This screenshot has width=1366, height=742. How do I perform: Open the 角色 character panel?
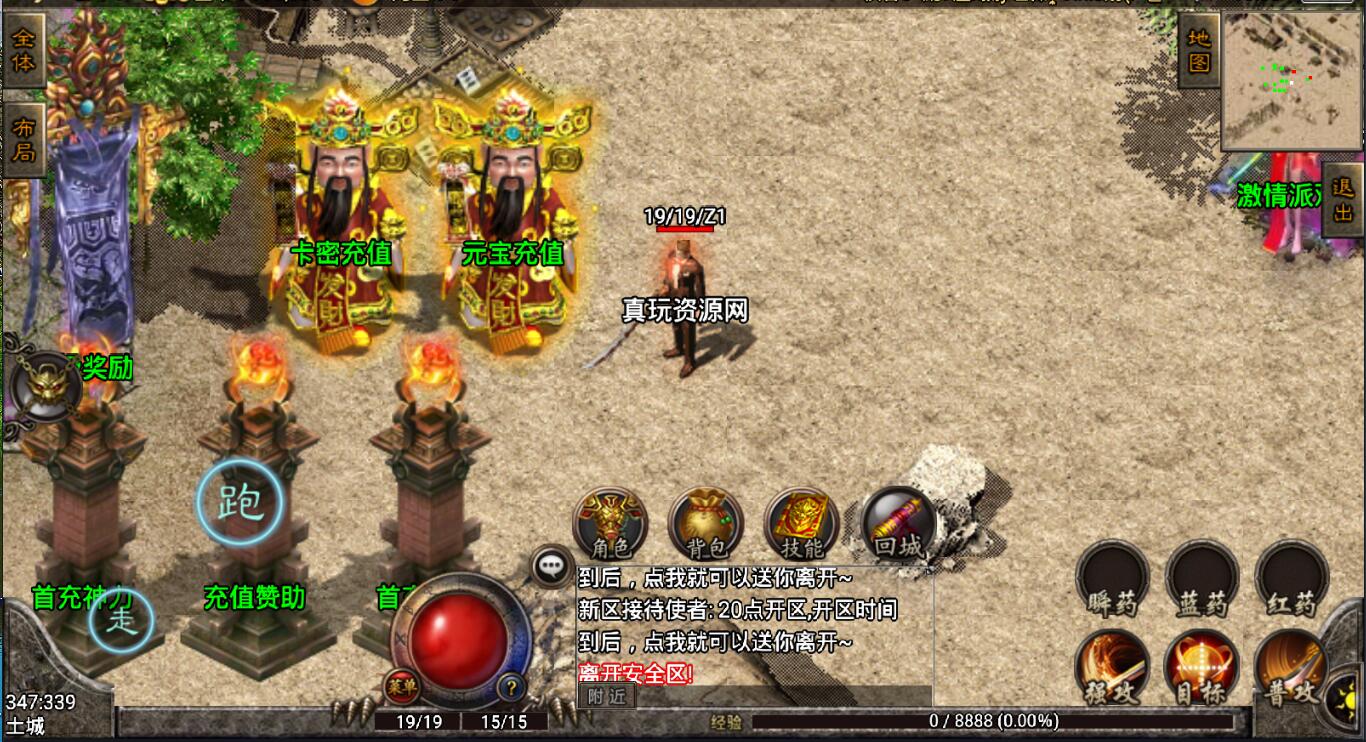(610, 523)
